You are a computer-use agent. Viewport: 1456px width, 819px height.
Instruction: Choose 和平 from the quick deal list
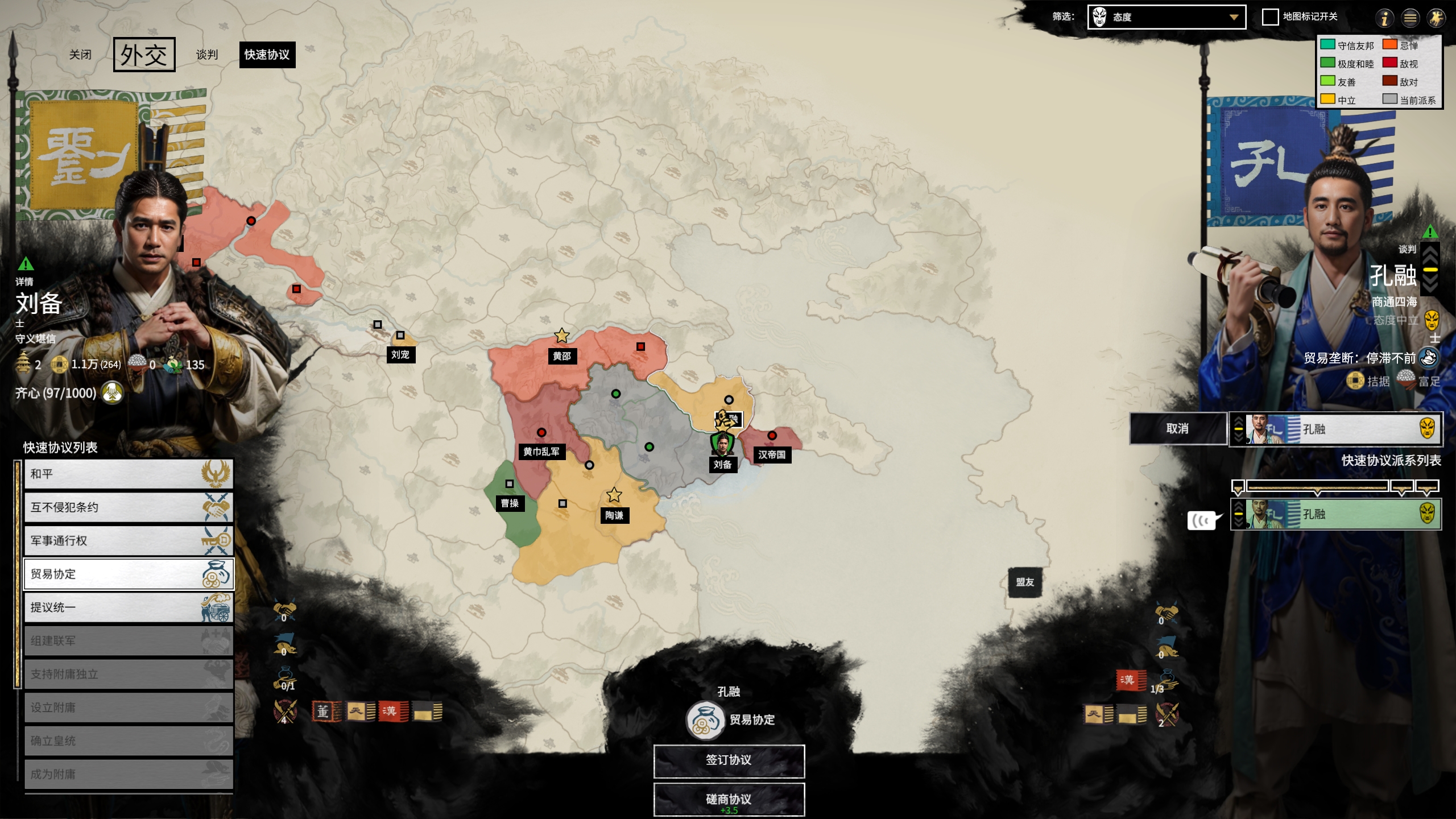click(129, 474)
